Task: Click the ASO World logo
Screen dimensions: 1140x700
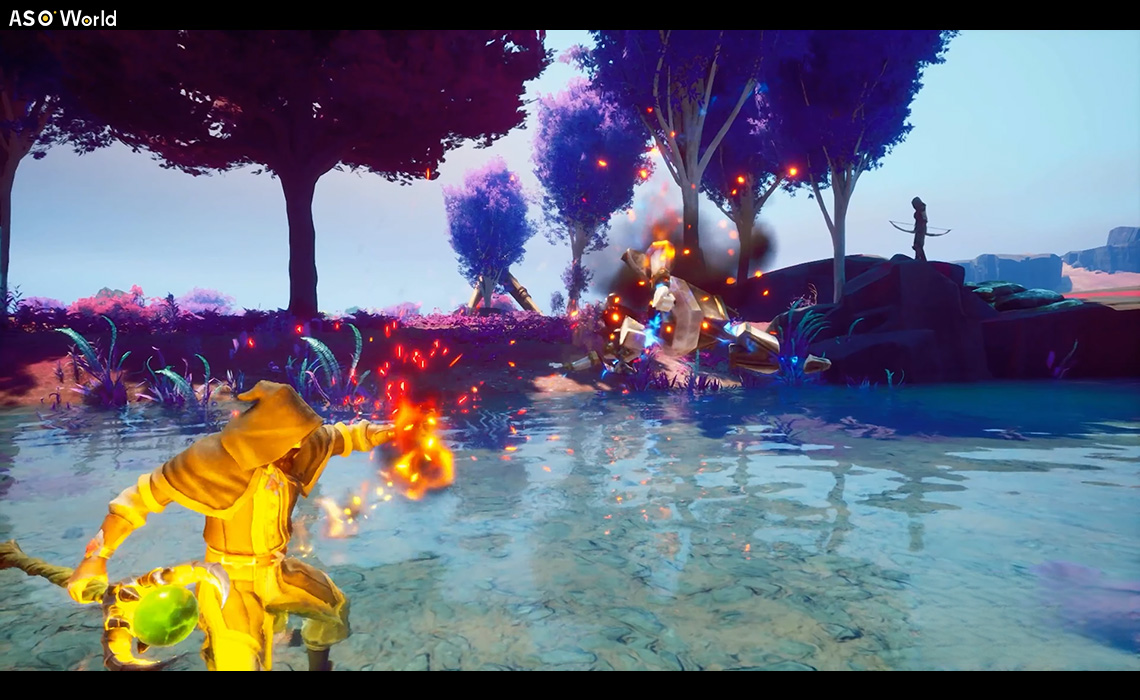Action: (62, 17)
